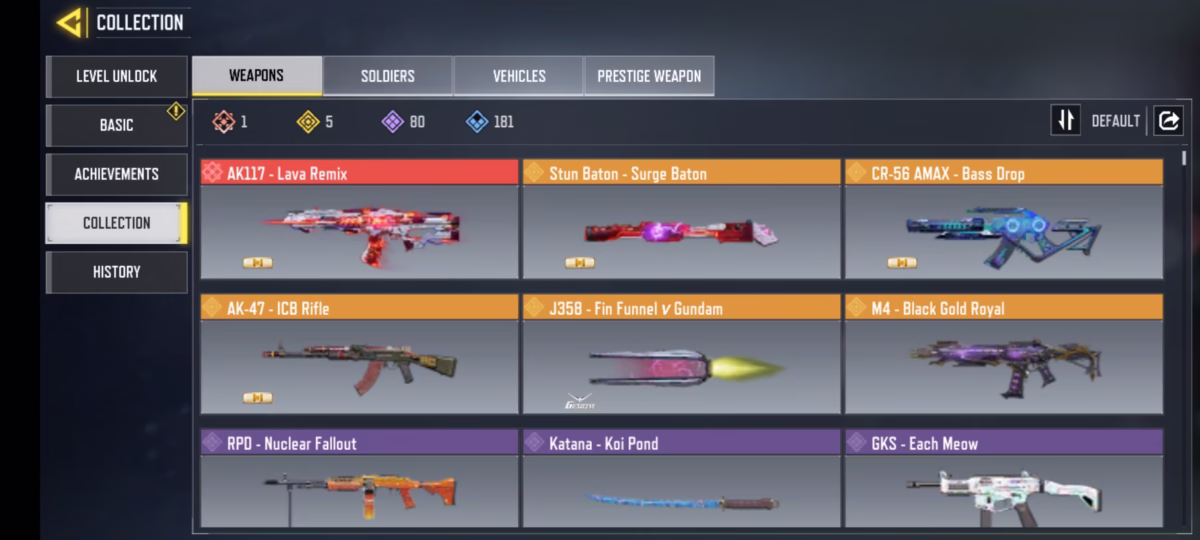Select the RPD - Nuclear Fallout card
This screenshot has height=540, width=1200.
click(x=359, y=479)
